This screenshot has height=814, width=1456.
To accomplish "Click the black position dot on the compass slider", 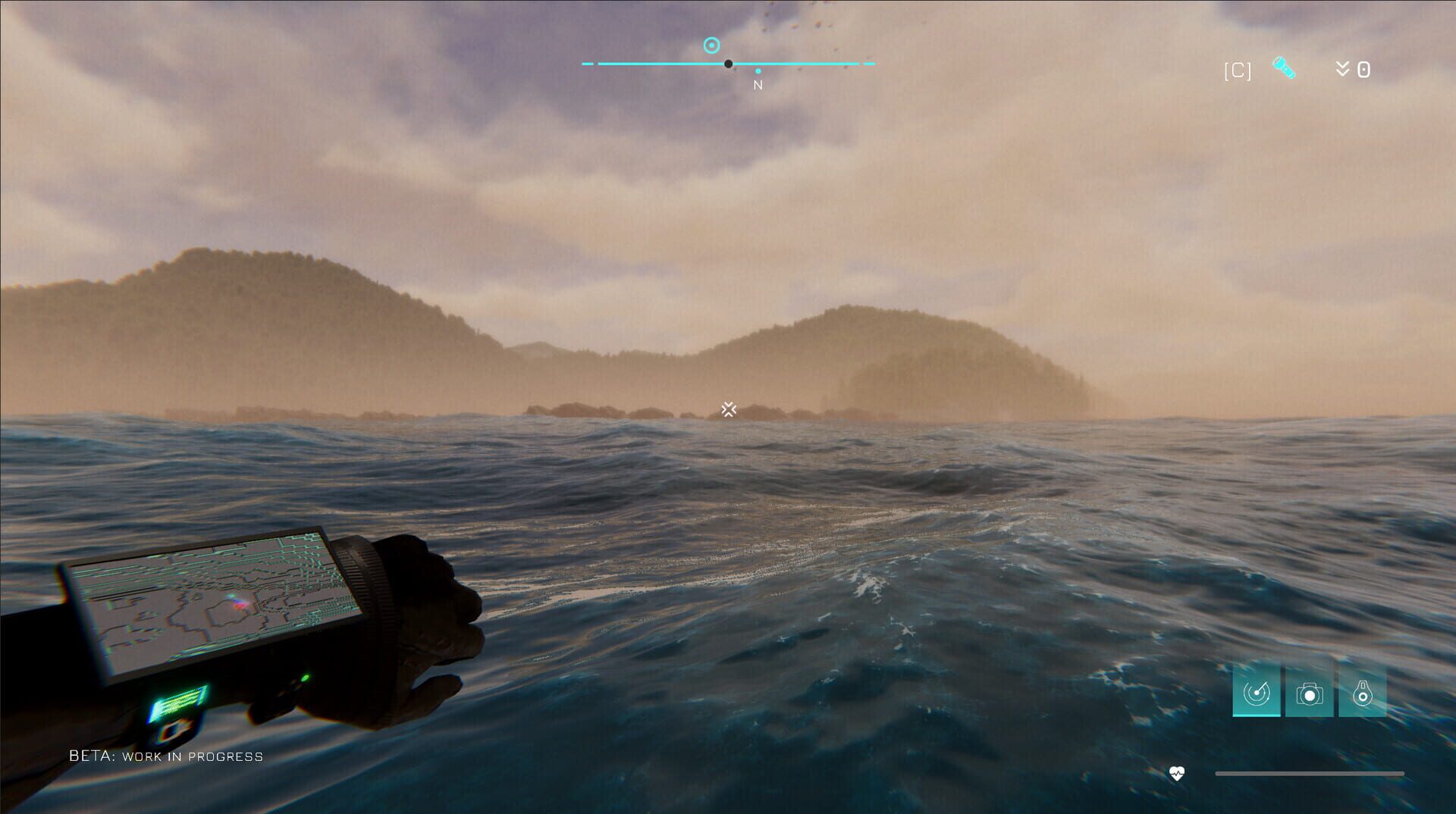I will 729,64.
